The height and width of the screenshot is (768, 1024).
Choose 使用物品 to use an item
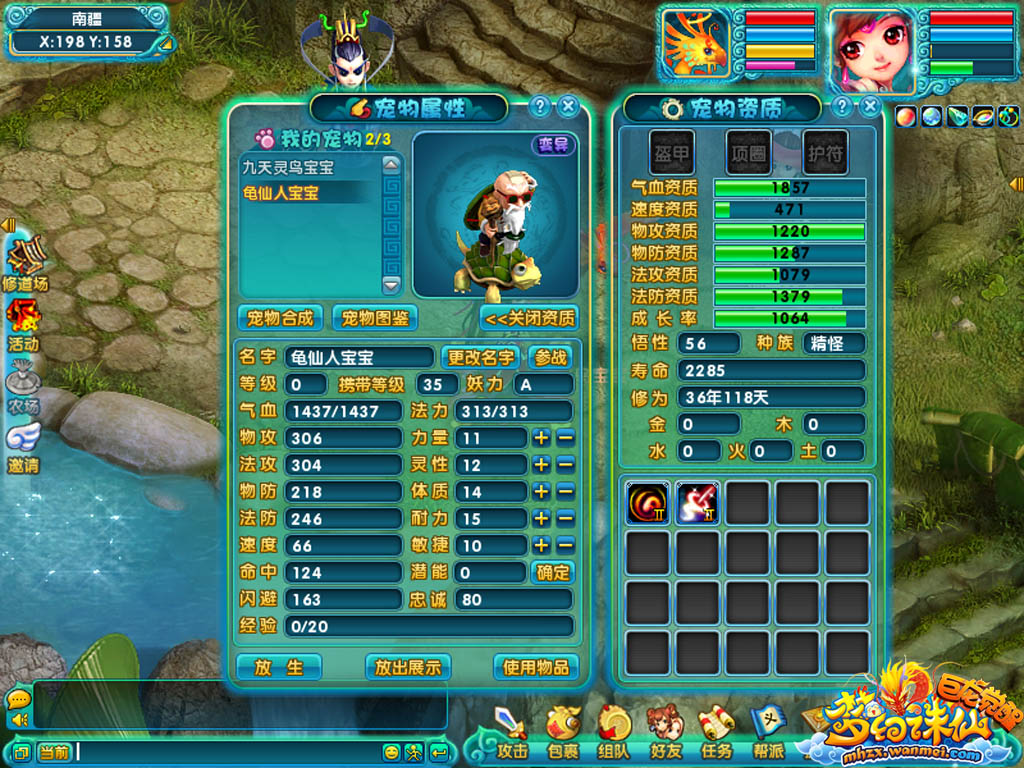coord(536,667)
